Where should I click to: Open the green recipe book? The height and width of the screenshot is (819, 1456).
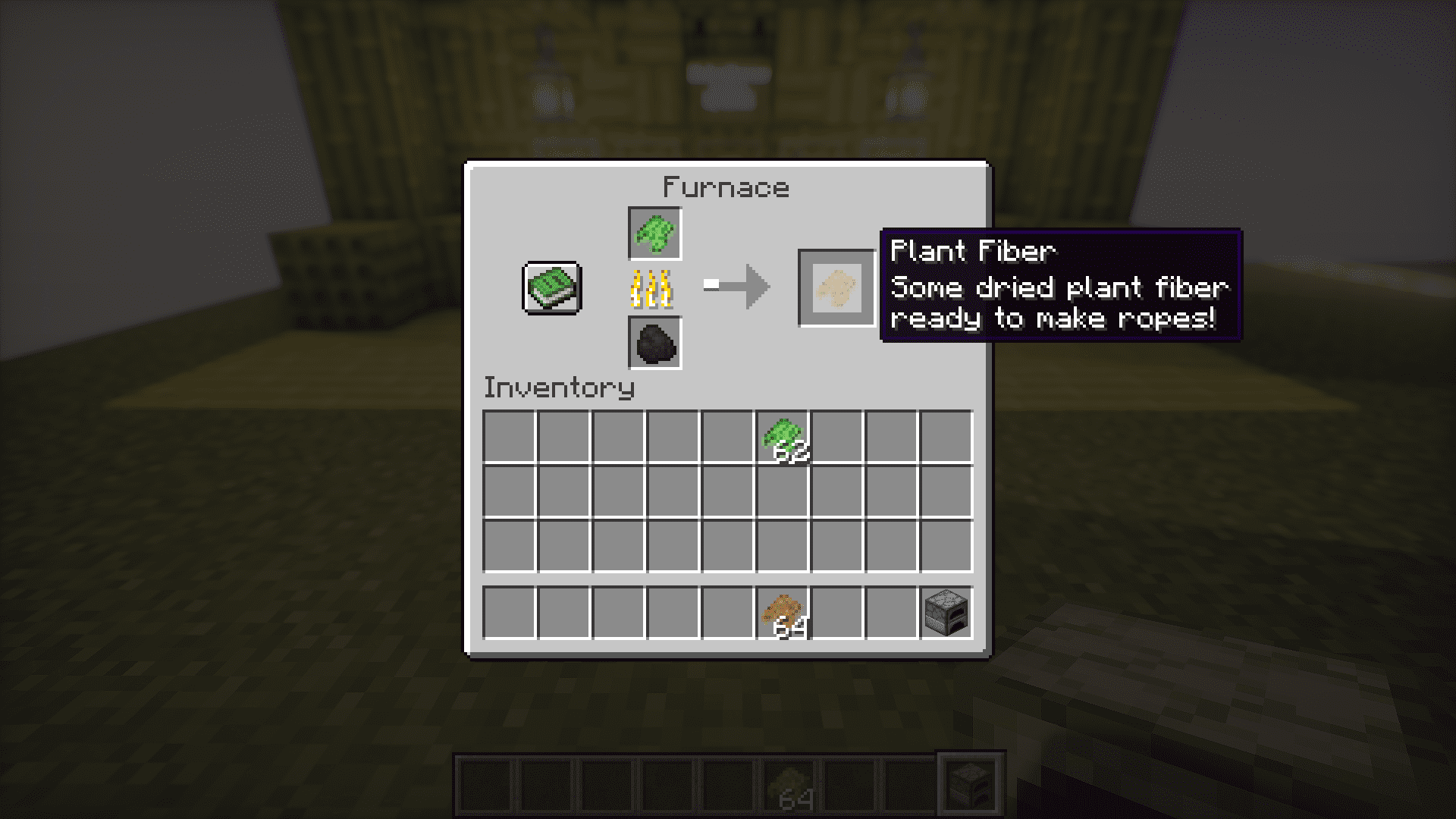[x=552, y=288]
